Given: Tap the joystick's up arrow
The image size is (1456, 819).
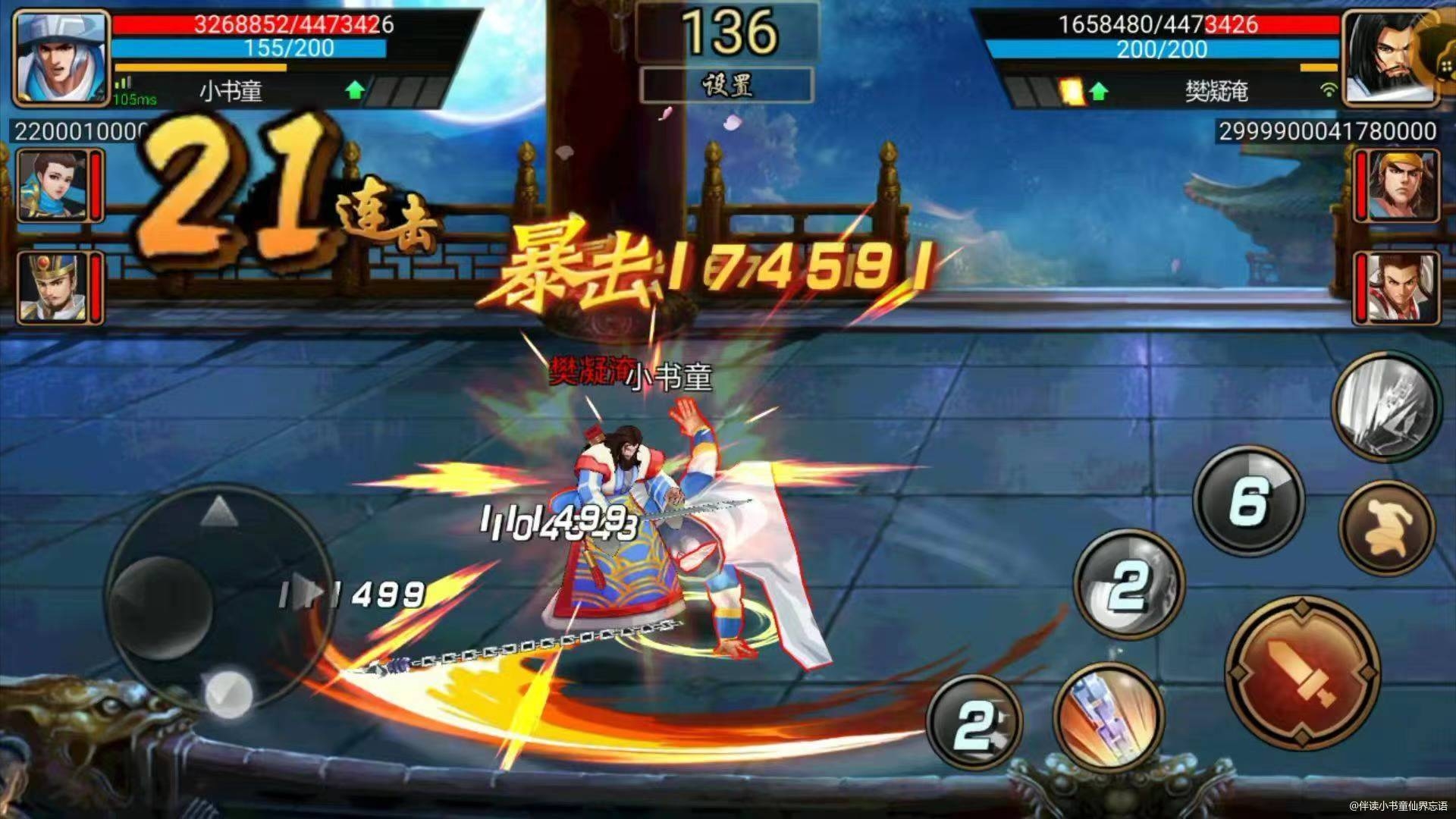Looking at the screenshot, I should point(219,512).
